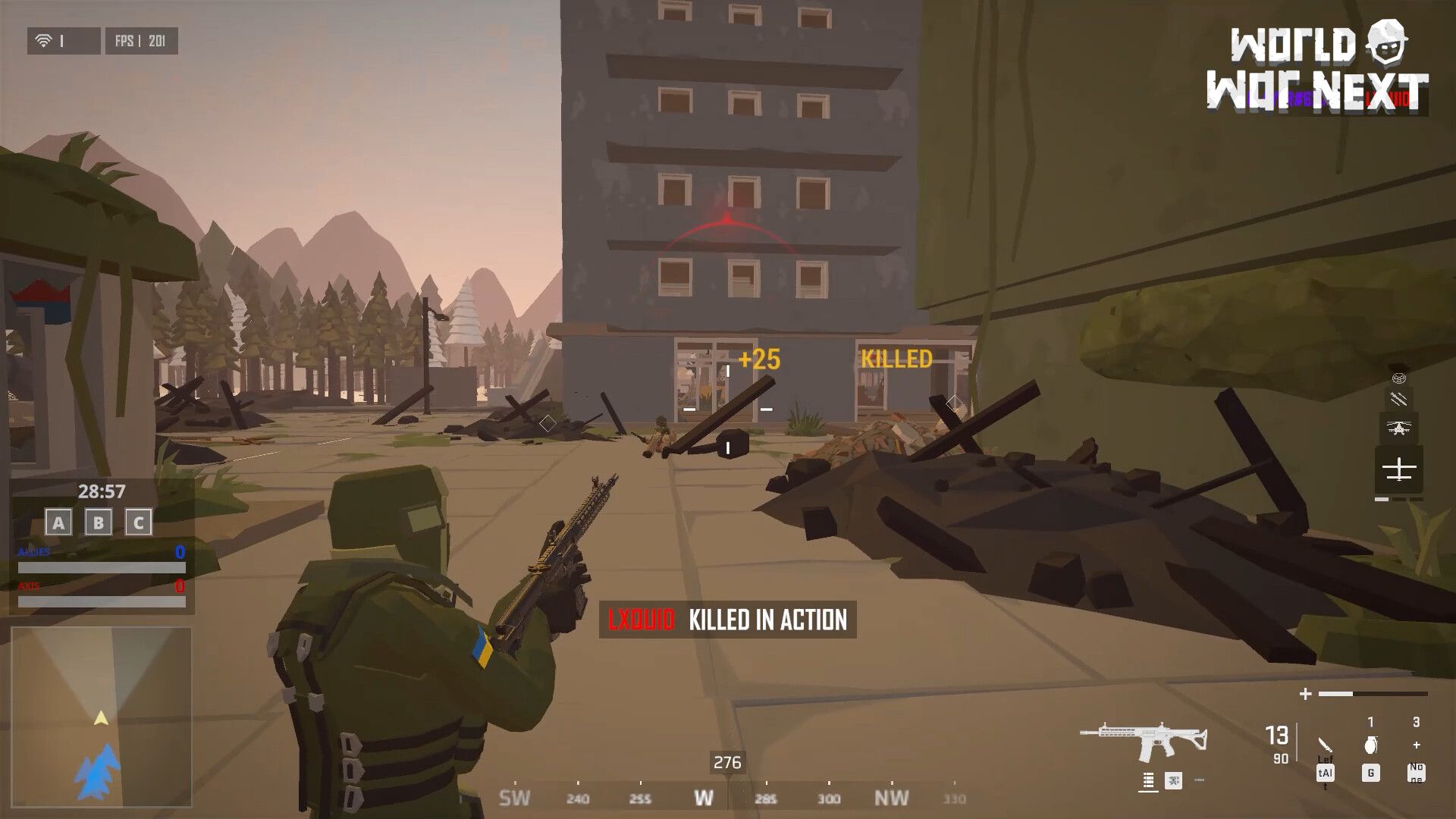1456x819 pixels.
Task: Select the UAV drone killstreak icon
Action: tap(1399, 469)
